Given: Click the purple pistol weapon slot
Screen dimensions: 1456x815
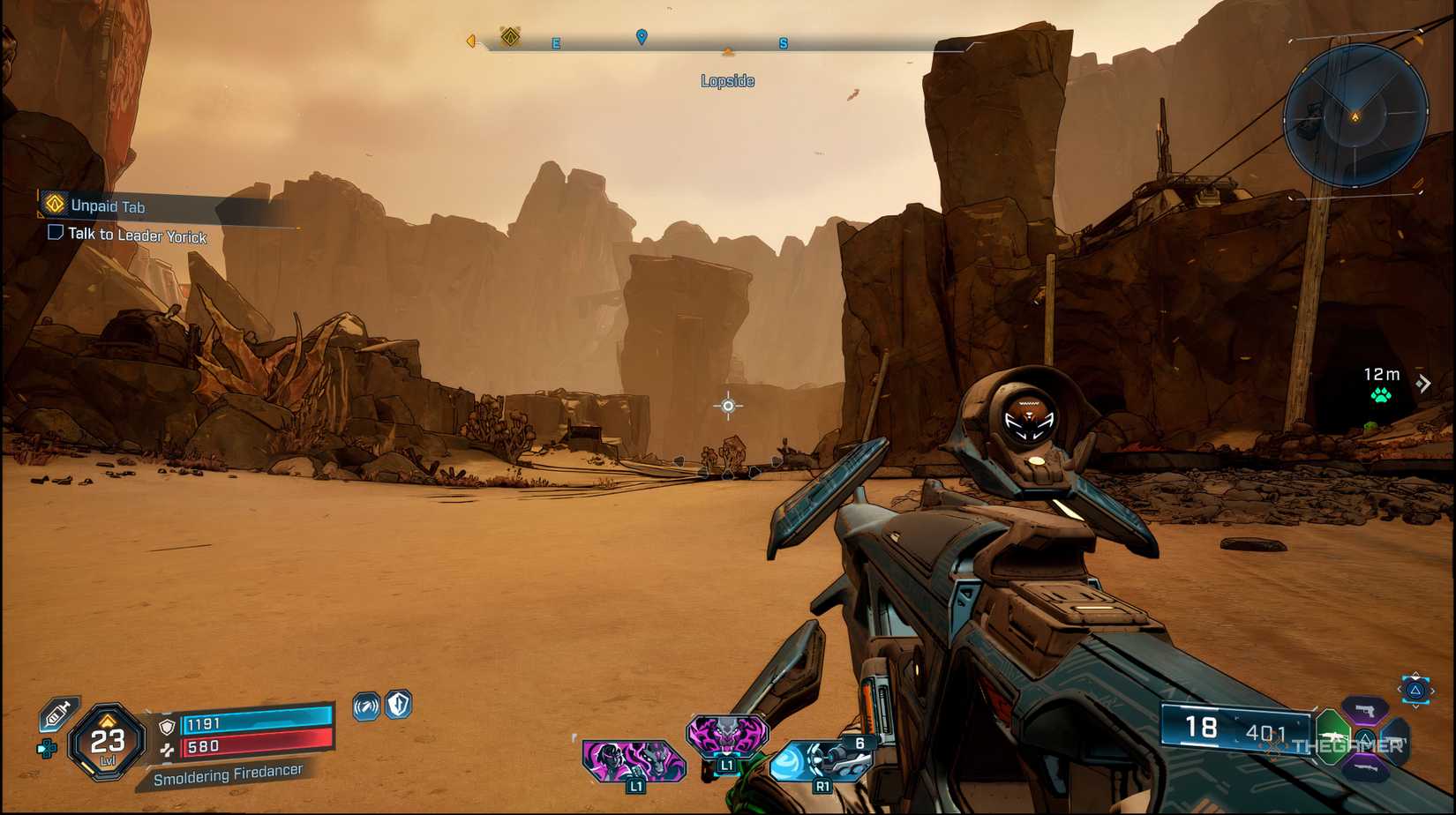Looking at the screenshot, I should 1366,712.
